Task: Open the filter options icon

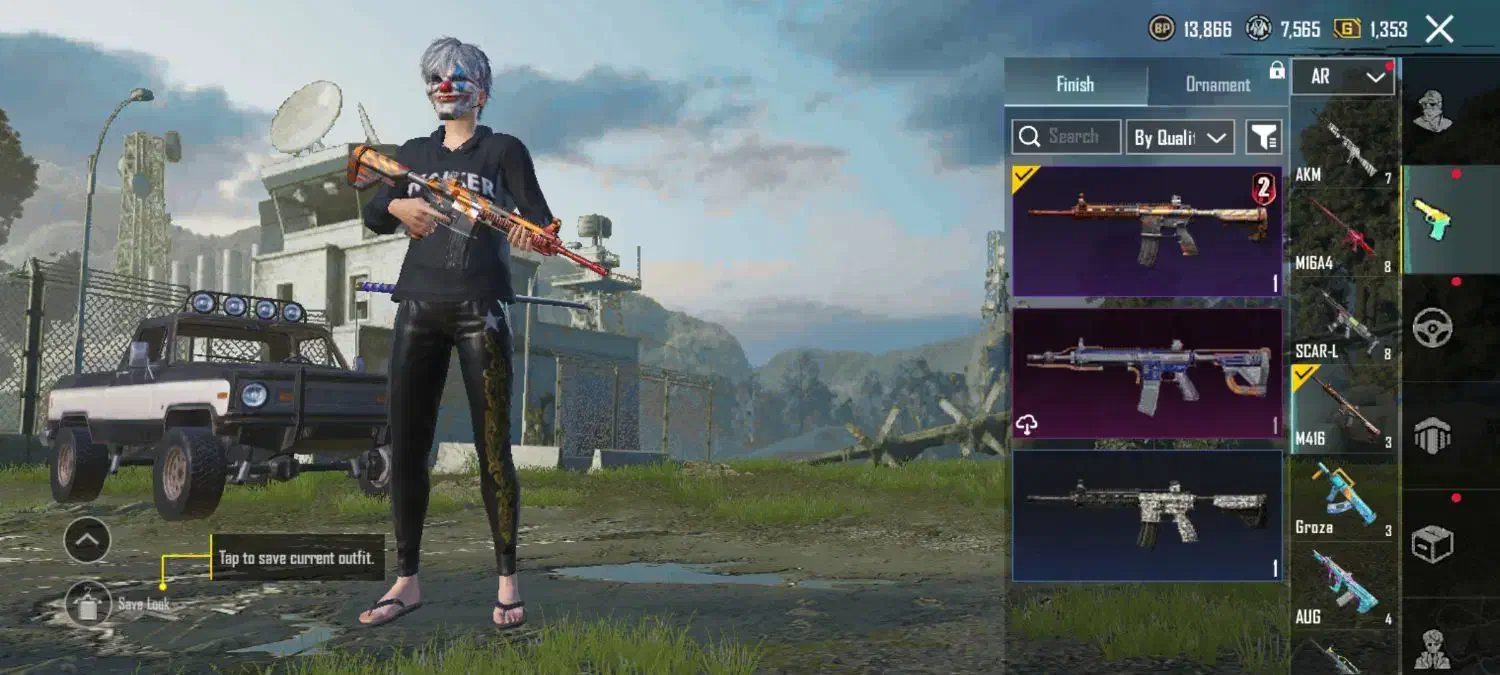Action: 1264,138
